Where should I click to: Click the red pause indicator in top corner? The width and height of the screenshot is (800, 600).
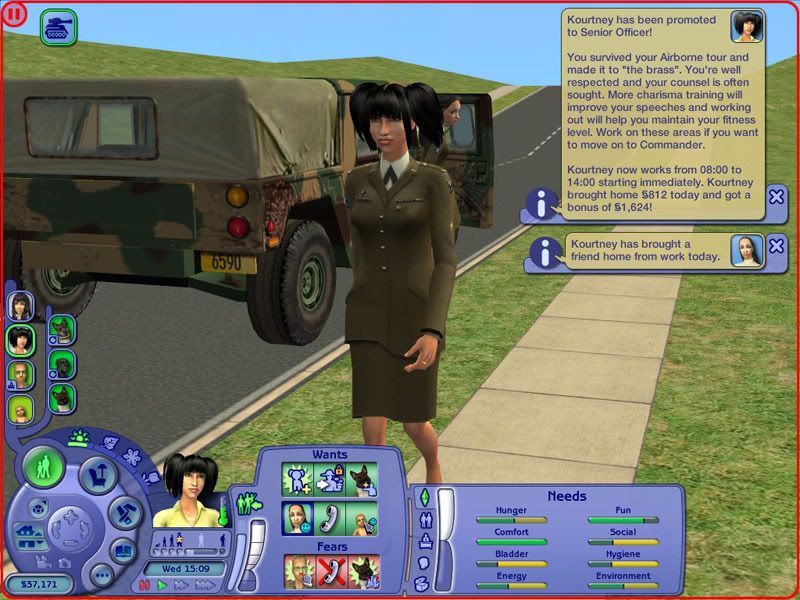coord(16,16)
